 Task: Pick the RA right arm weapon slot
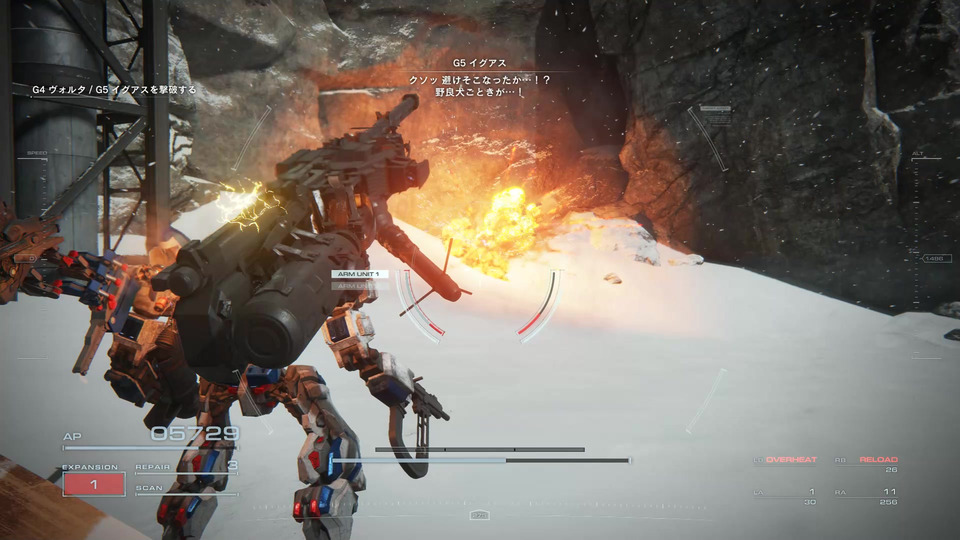[866, 492]
